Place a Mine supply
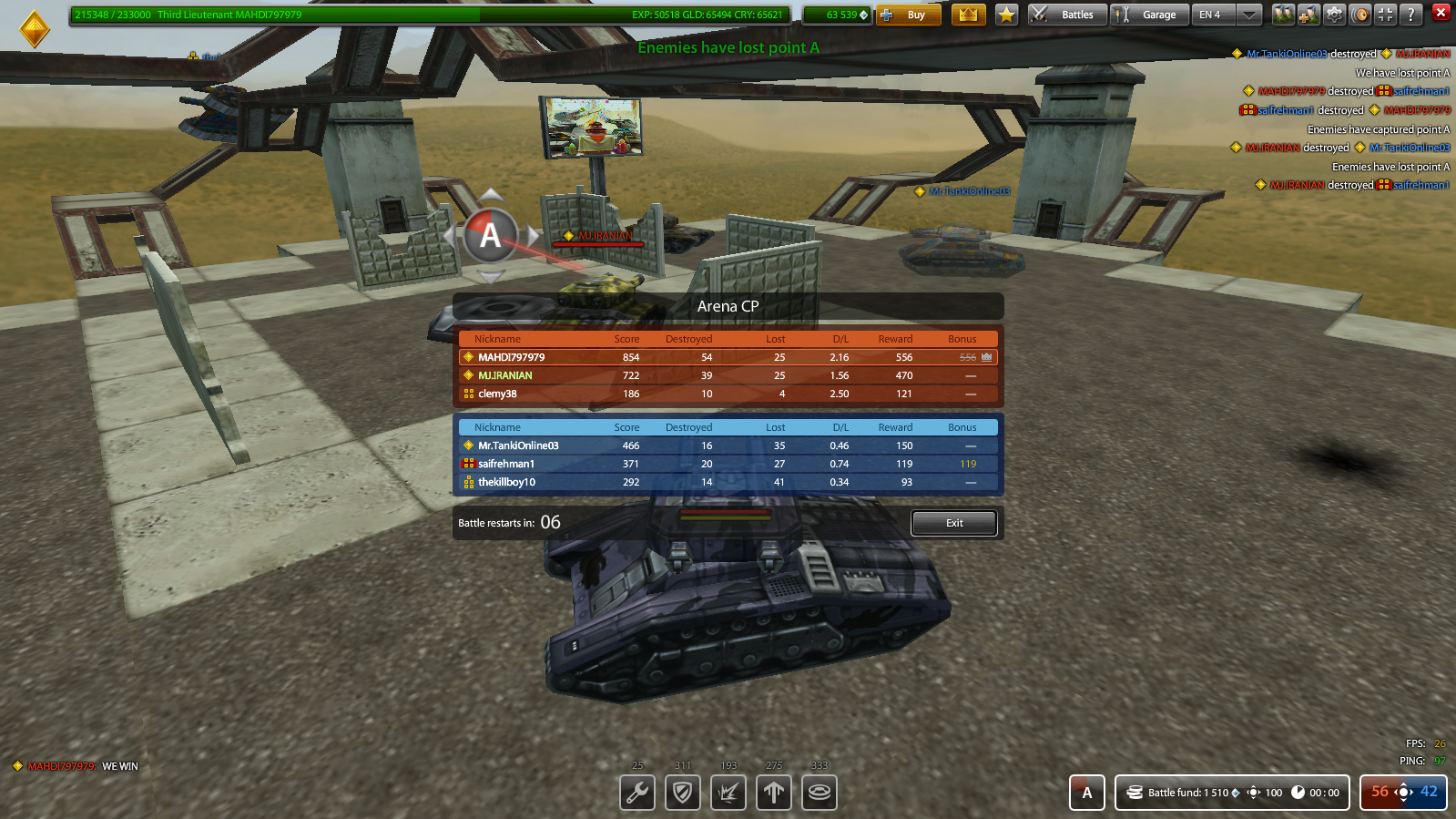The image size is (1456, 819). (x=820, y=793)
